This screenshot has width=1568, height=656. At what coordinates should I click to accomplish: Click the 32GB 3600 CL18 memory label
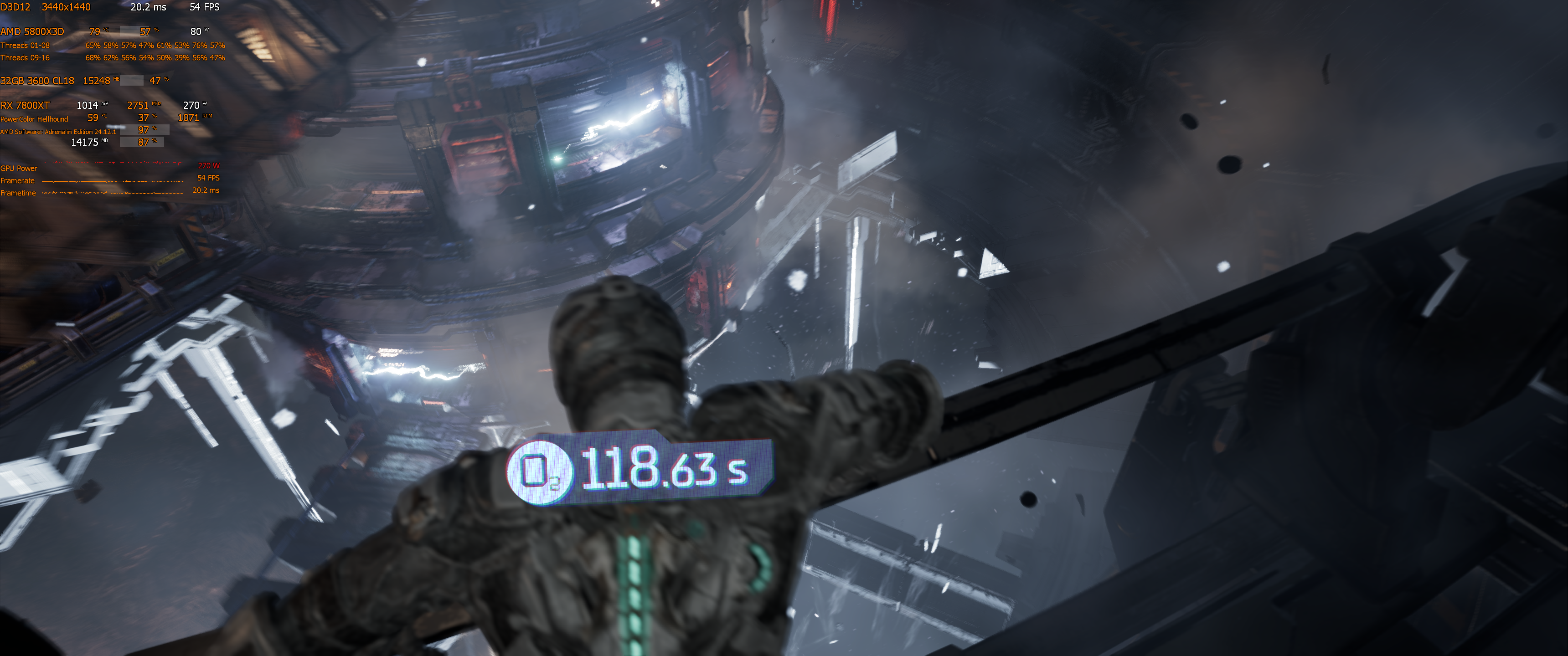pos(37,80)
